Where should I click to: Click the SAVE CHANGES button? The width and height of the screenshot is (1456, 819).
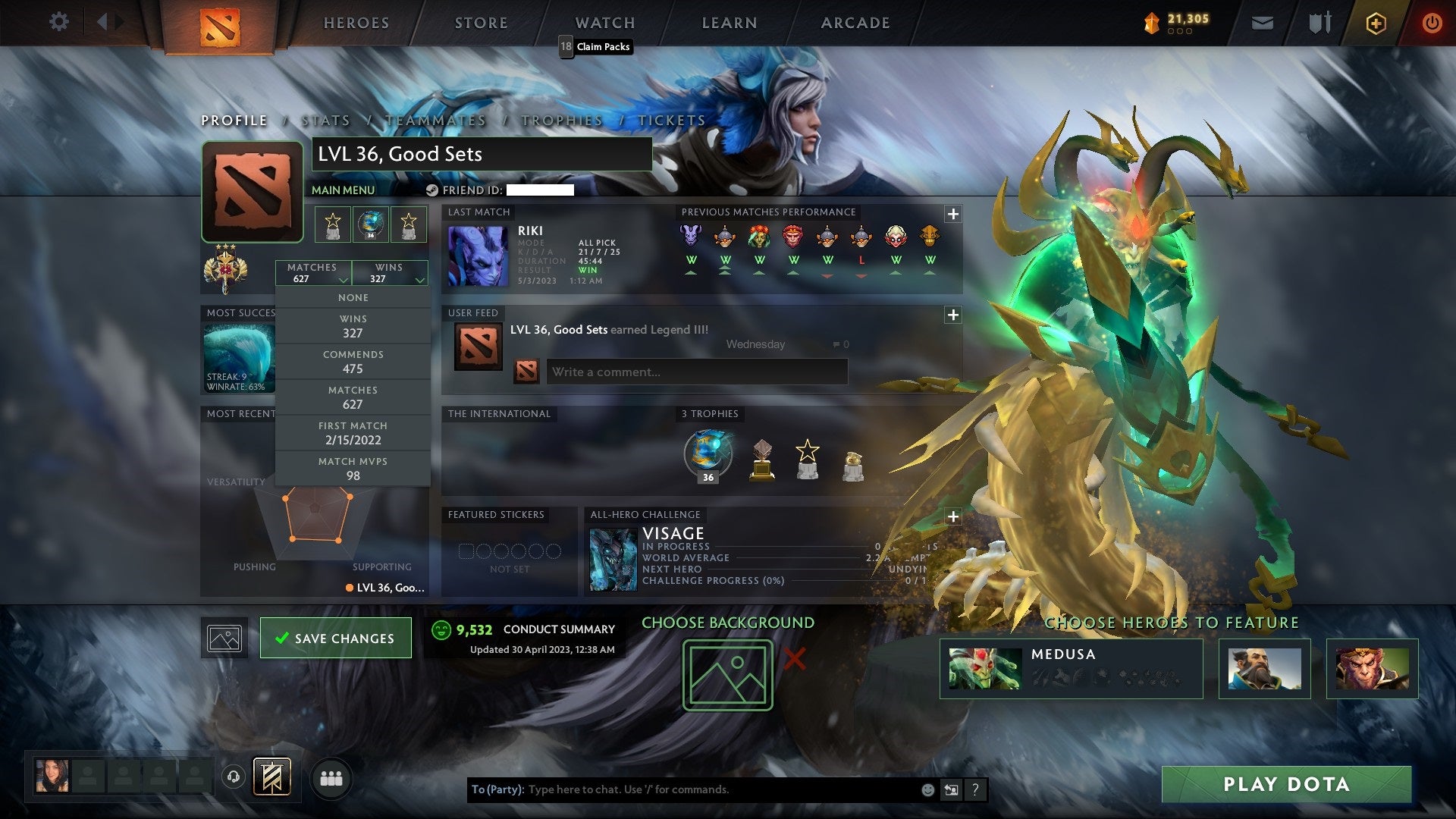(x=335, y=638)
